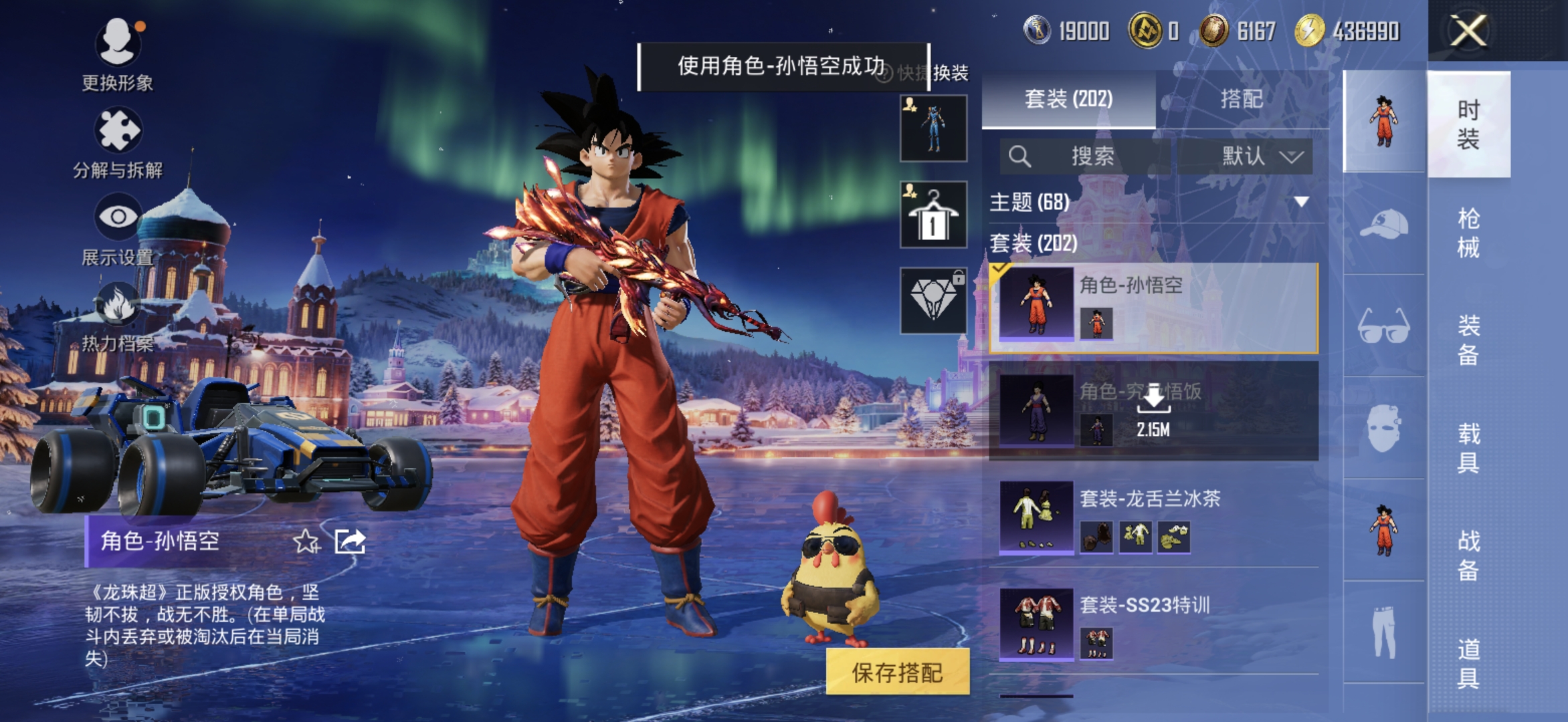Save the outfit with 保存搭配
1568x722 pixels.
pyautogui.click(x=897, y=673)
